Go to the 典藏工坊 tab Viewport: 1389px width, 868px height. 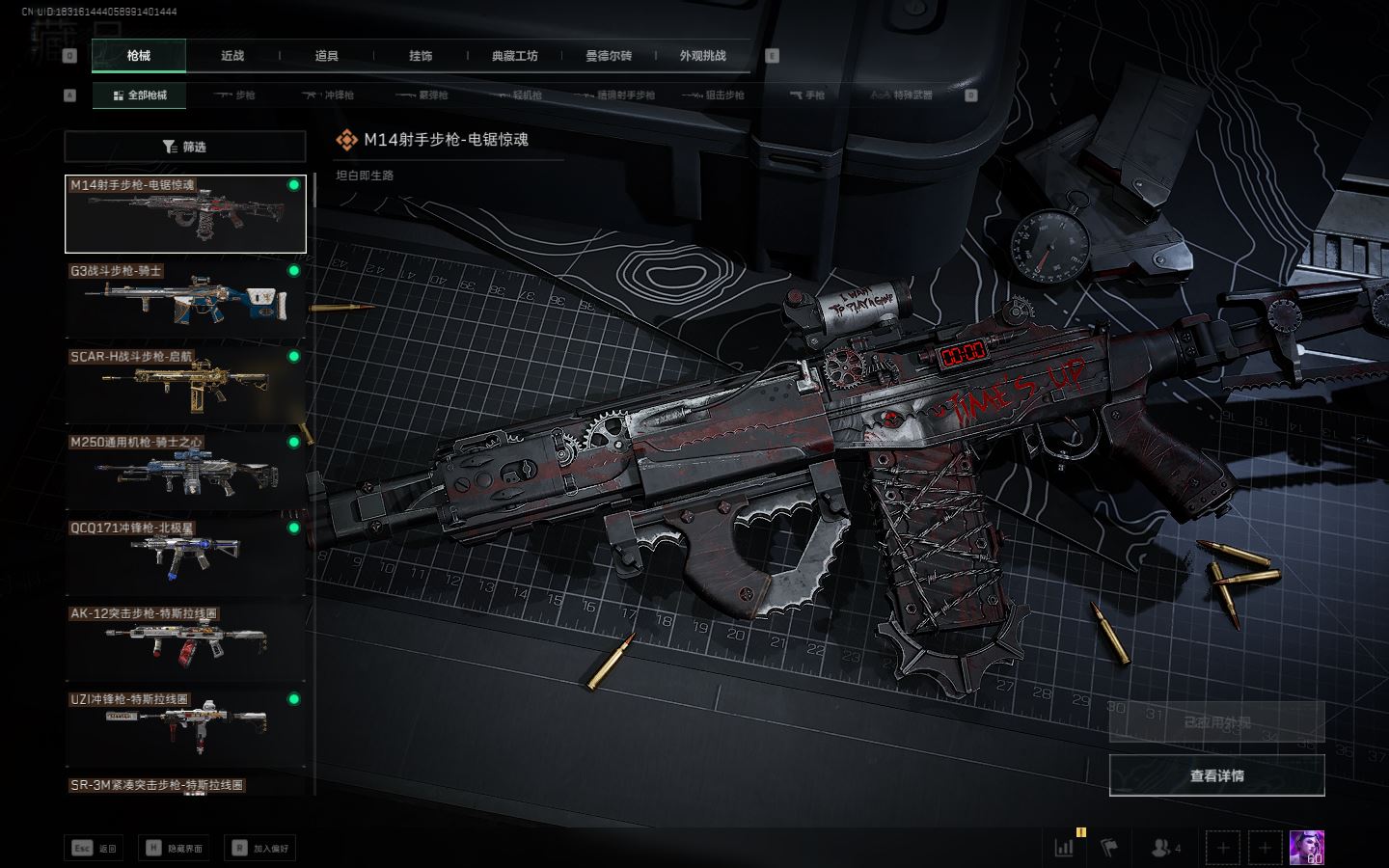515,56
